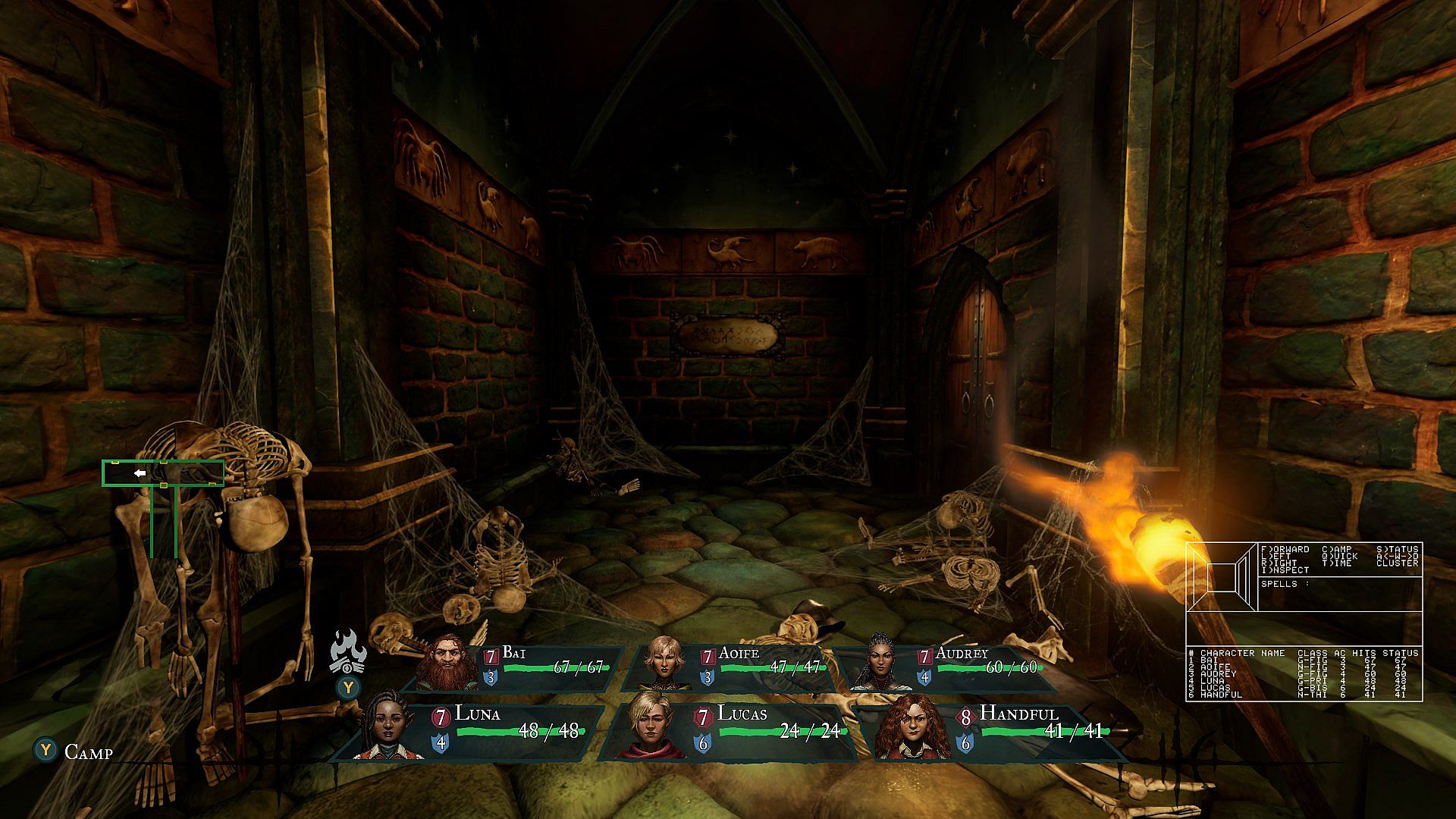Click the classic character roster table

tap(1304, 673)
